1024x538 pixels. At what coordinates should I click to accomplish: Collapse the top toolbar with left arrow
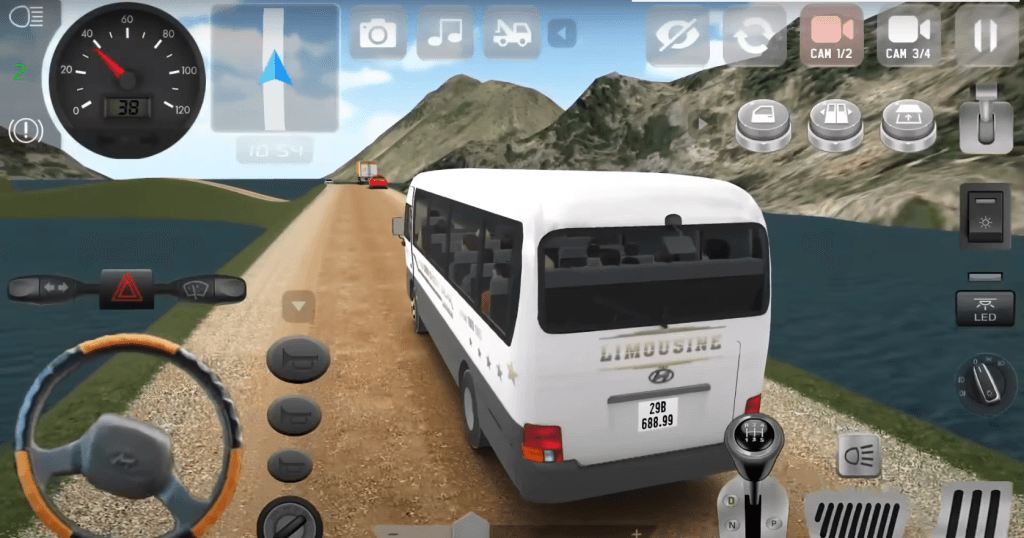562,35
